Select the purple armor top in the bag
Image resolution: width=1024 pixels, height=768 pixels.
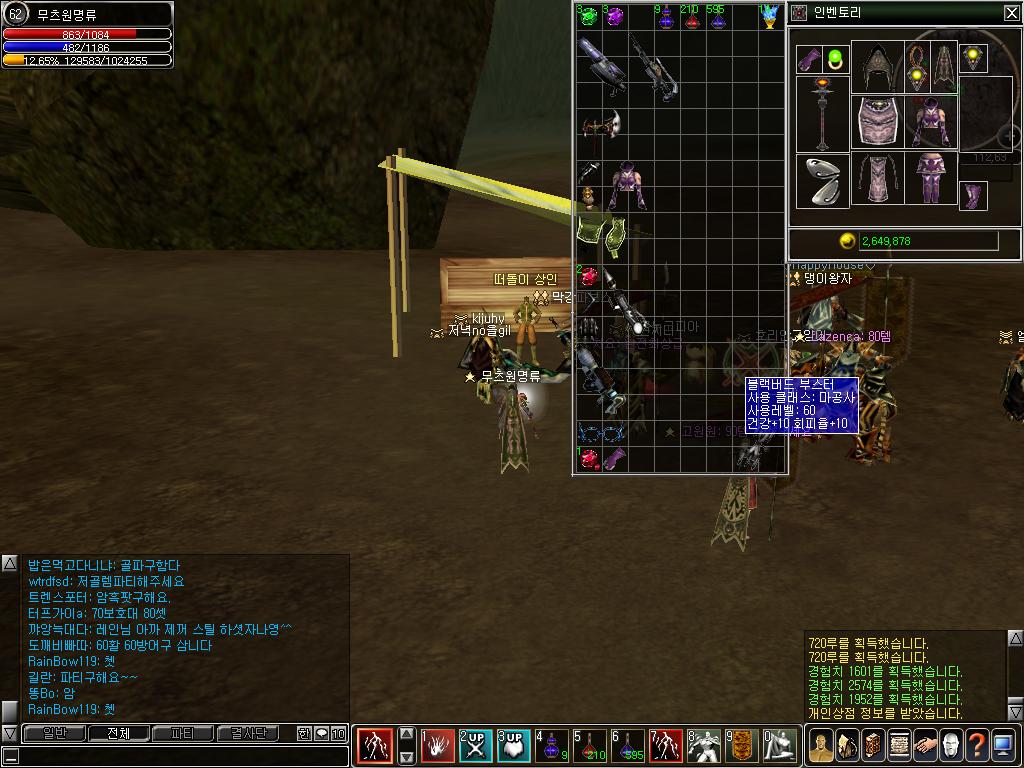pos(627,182)
